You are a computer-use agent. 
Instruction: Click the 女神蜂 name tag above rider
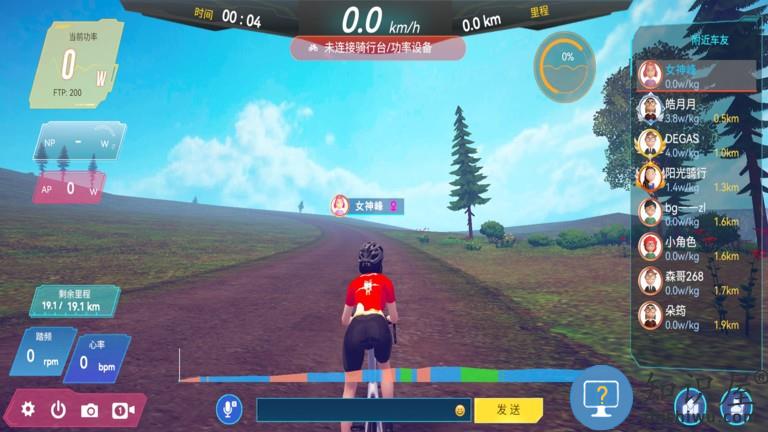[x=368, y=206]
